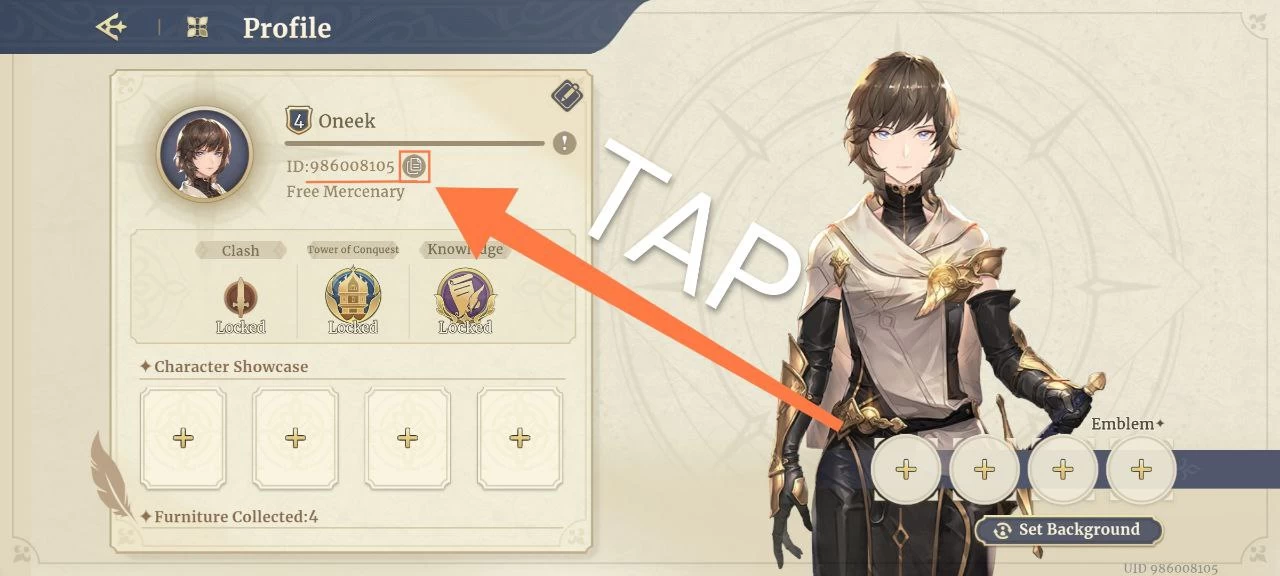Screen dimensions: 1280x576
Task: Show info via the exclamation mark icon
Action: (564, 143)
